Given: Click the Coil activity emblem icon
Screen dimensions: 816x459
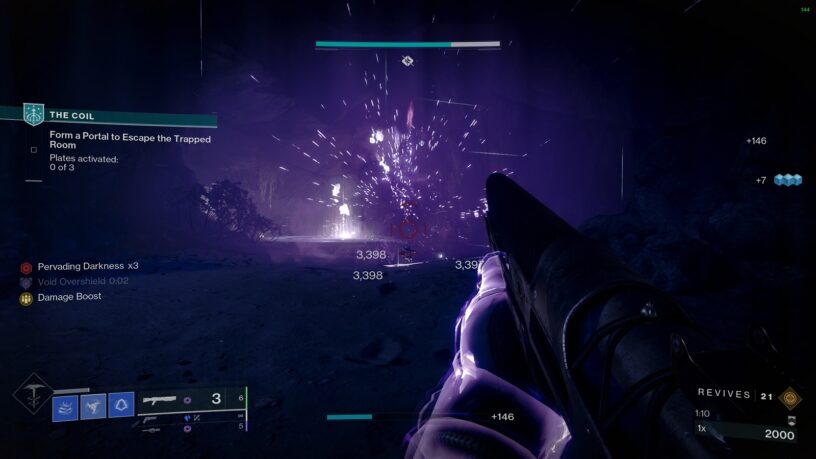Looking at the screenshot, I should (34, 115).
